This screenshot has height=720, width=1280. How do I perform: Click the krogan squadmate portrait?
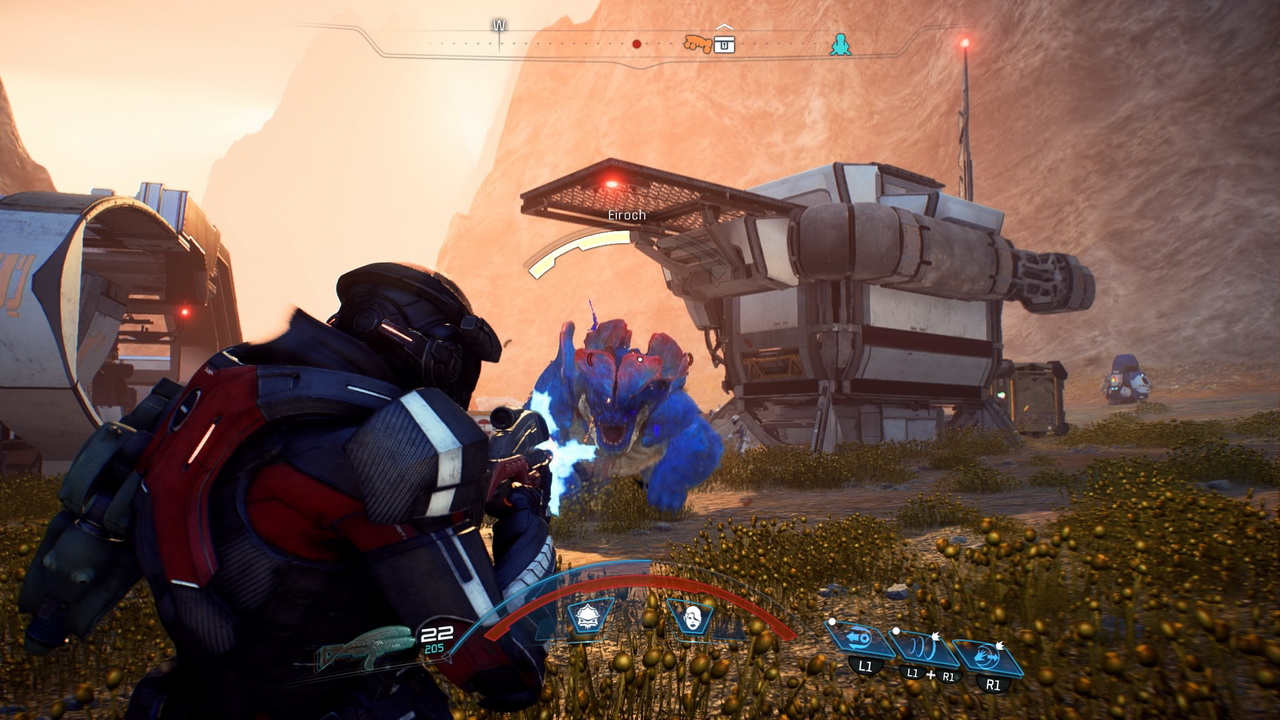point(590,615)
